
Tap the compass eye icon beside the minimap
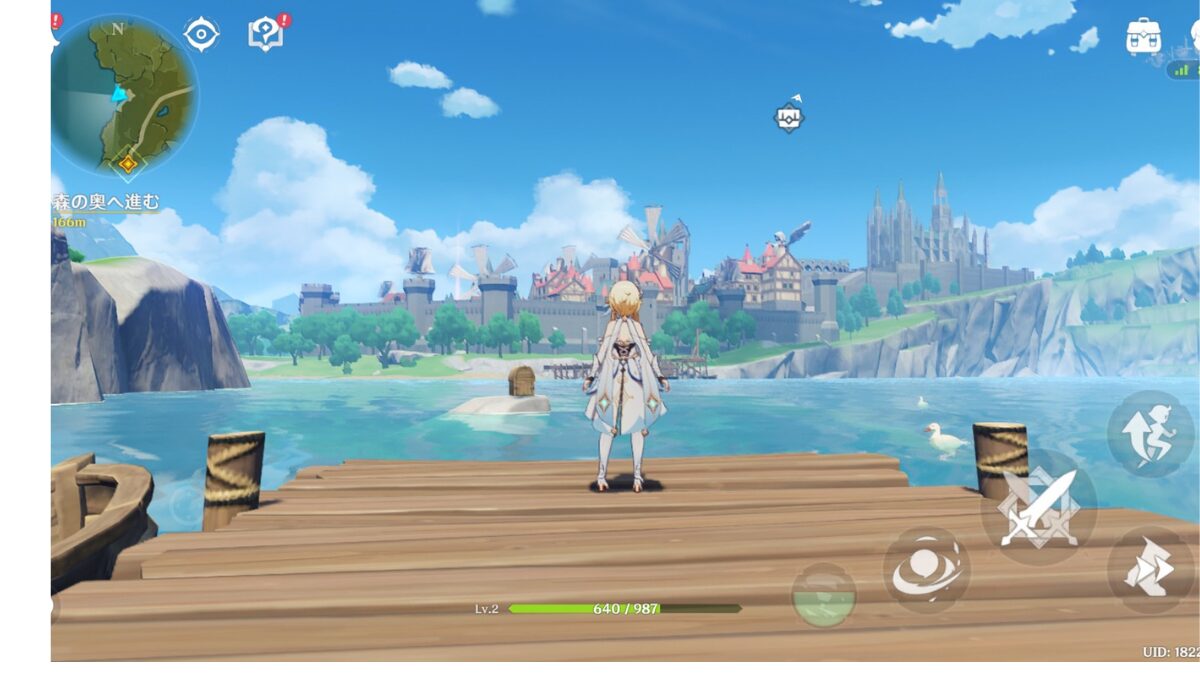pos(201,34)
